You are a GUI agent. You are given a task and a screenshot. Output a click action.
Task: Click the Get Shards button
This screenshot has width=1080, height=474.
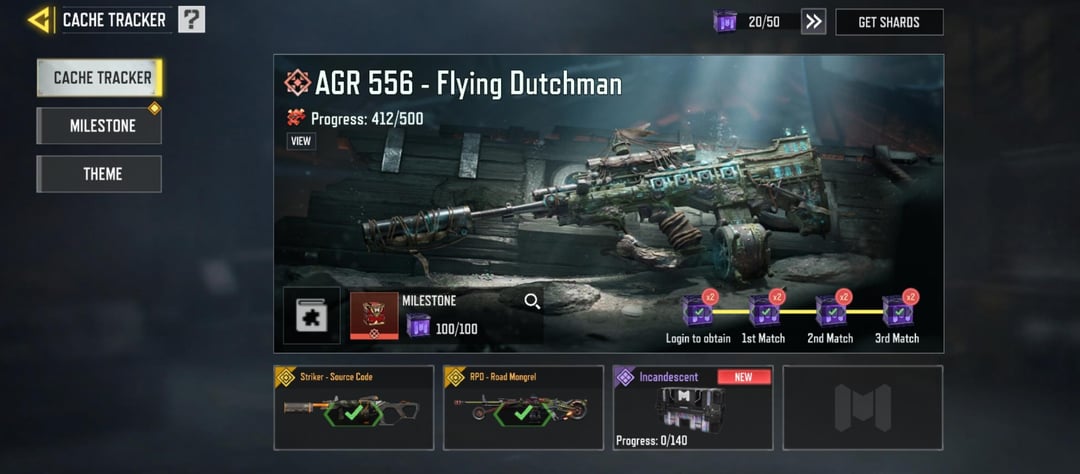889,22
